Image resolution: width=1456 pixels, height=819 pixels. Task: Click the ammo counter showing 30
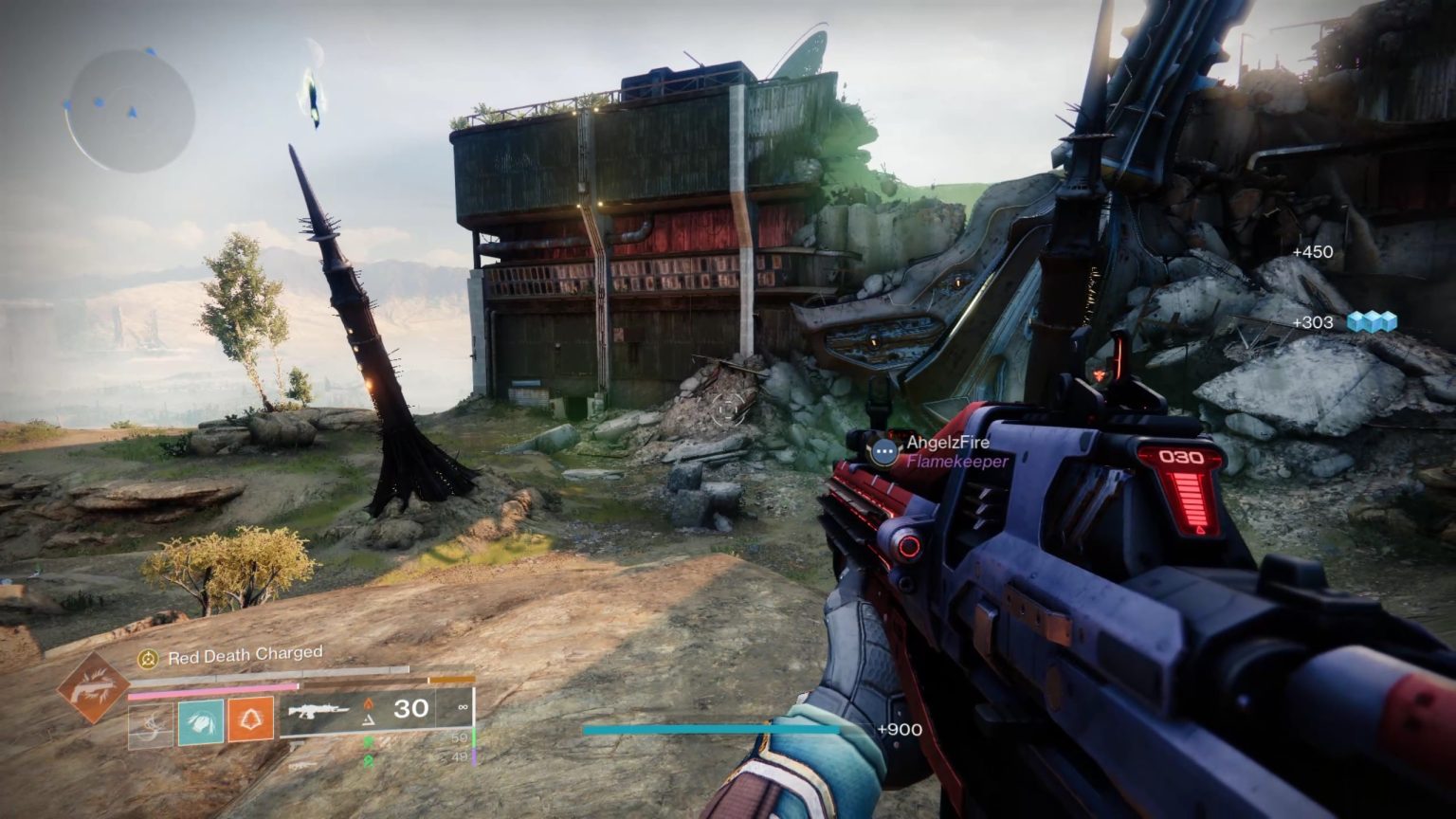[x=411, y=708]
